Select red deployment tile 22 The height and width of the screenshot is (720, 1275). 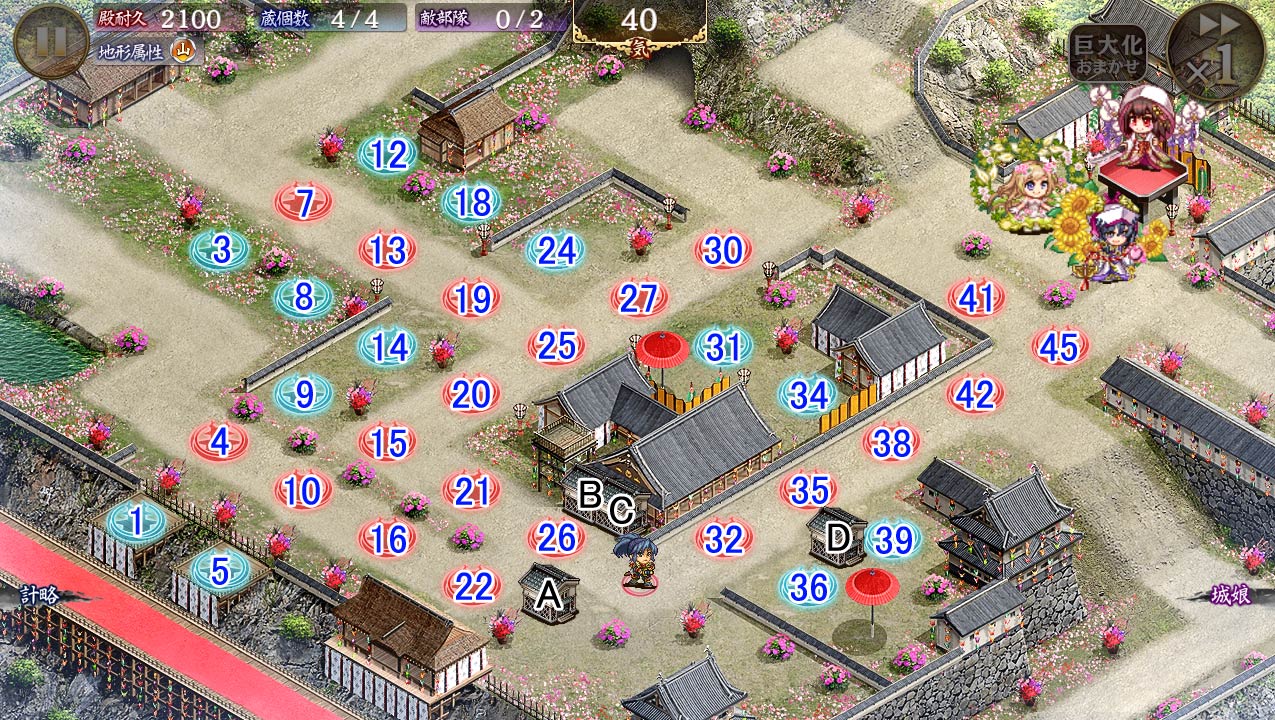click(x=471, y=587)
